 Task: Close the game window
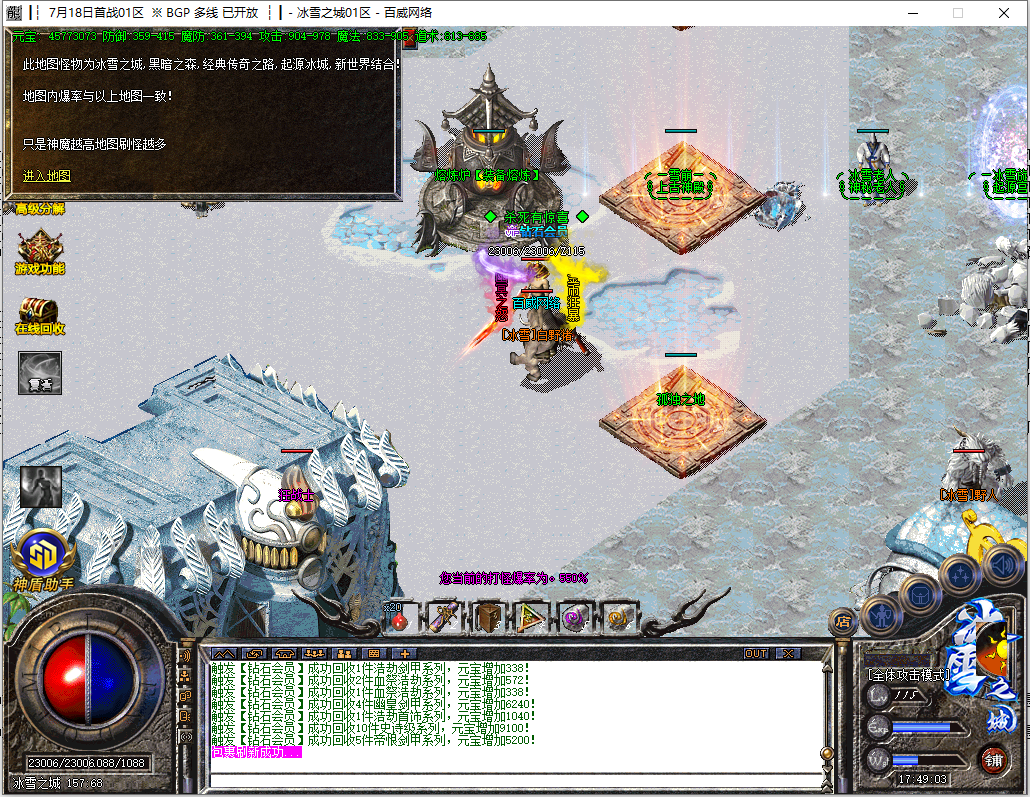(x=1004, y=13)
